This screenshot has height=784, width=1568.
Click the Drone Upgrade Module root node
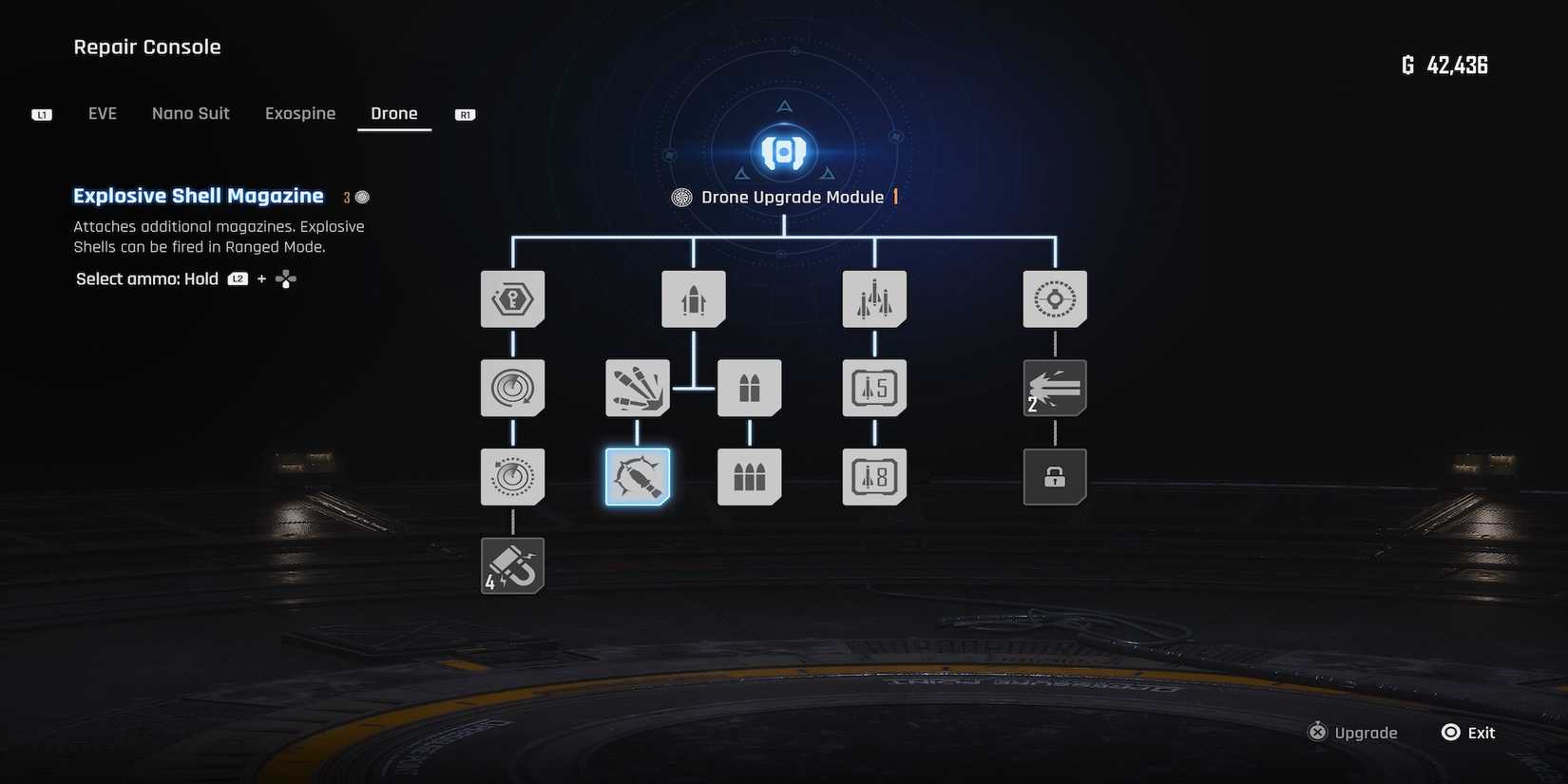point(783,152)
